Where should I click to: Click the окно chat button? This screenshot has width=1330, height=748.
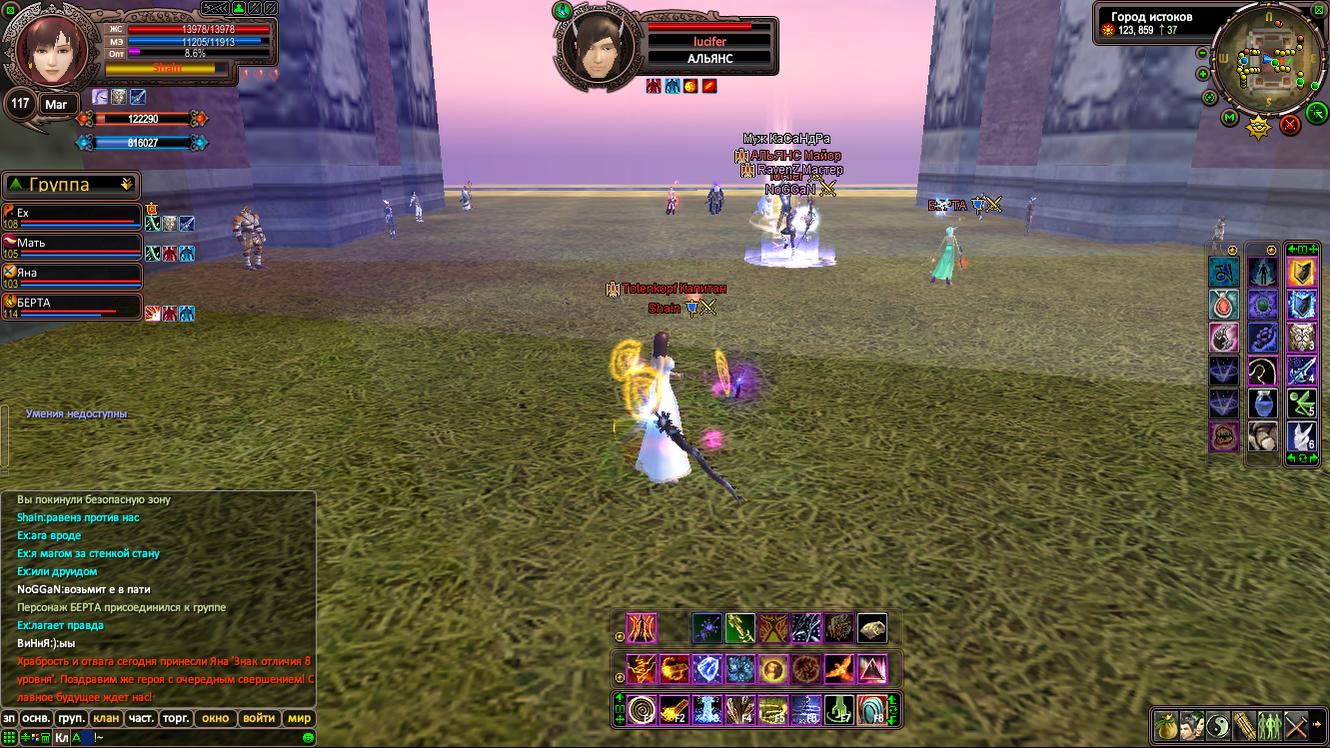(215, 718)
